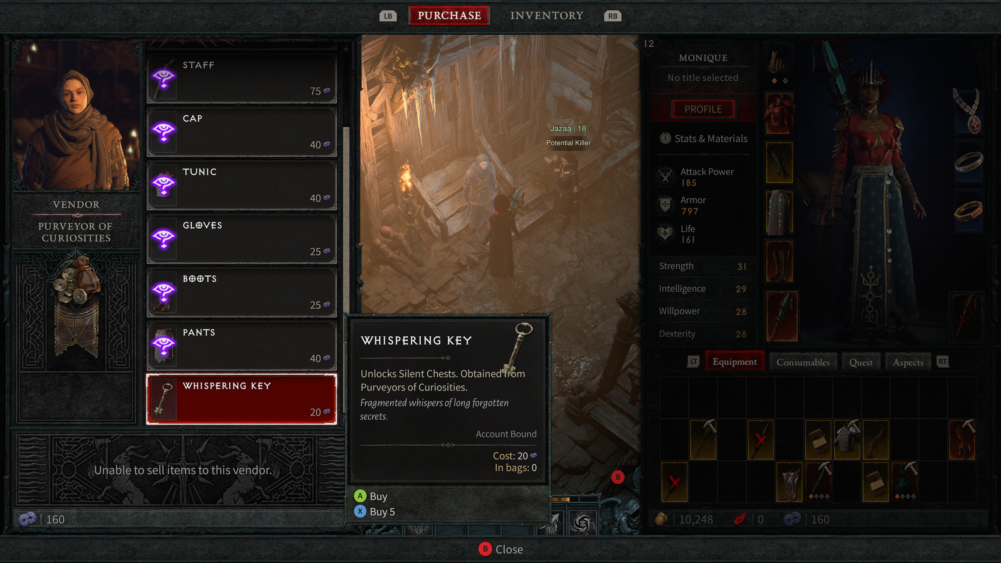Switch to the Quest tab
1001x563 pixels.
860,362
